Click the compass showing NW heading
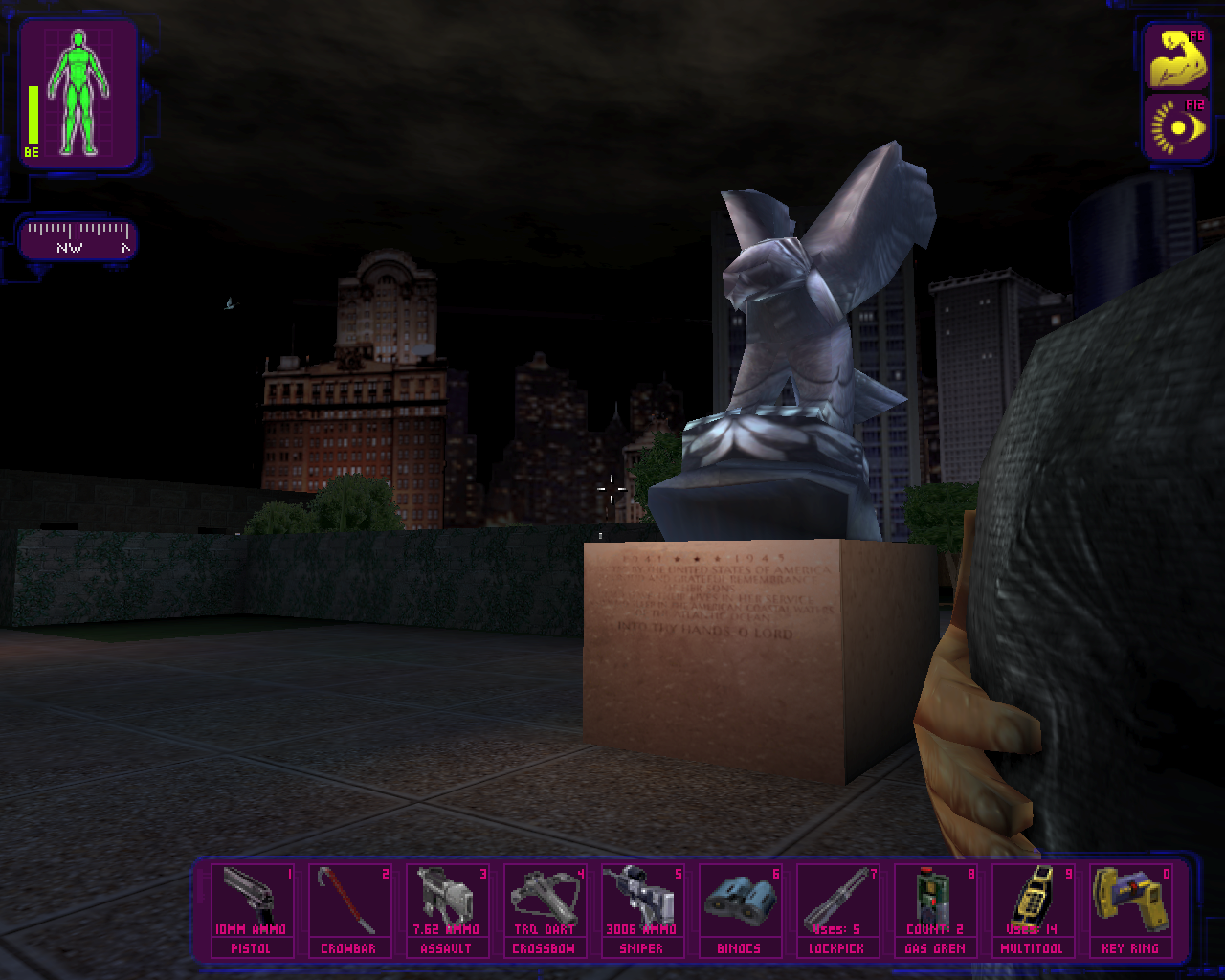Image resolution: width=1225 pixels, height=980 pixels. (78, 238)
